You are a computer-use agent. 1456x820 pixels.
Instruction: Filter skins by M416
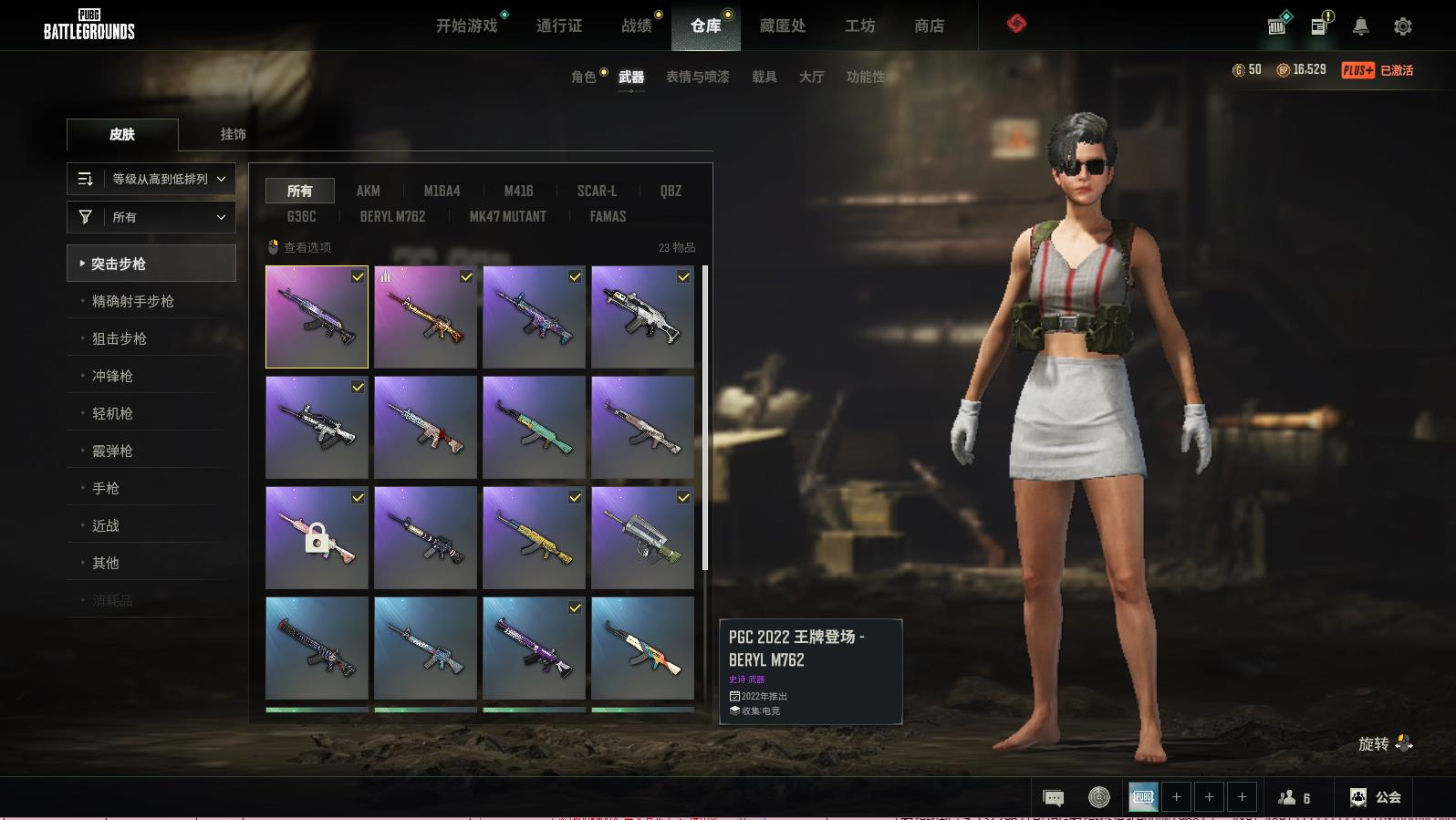click(x=518, y=191)
